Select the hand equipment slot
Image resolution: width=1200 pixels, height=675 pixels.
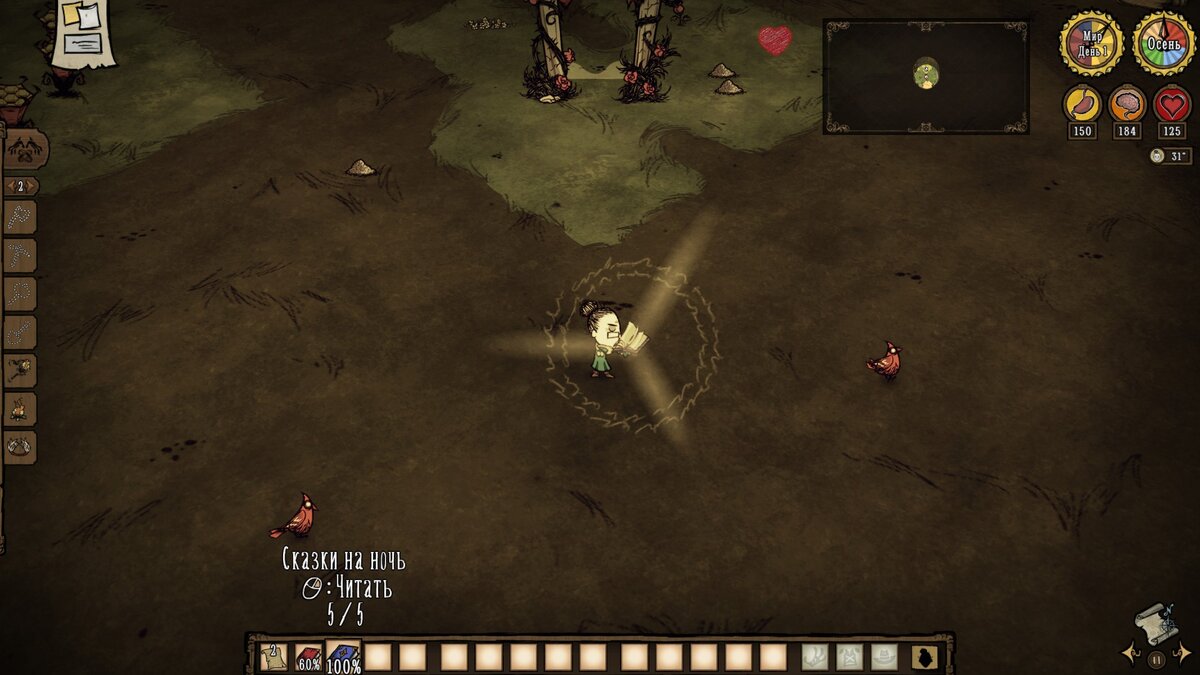click(815, 657)
